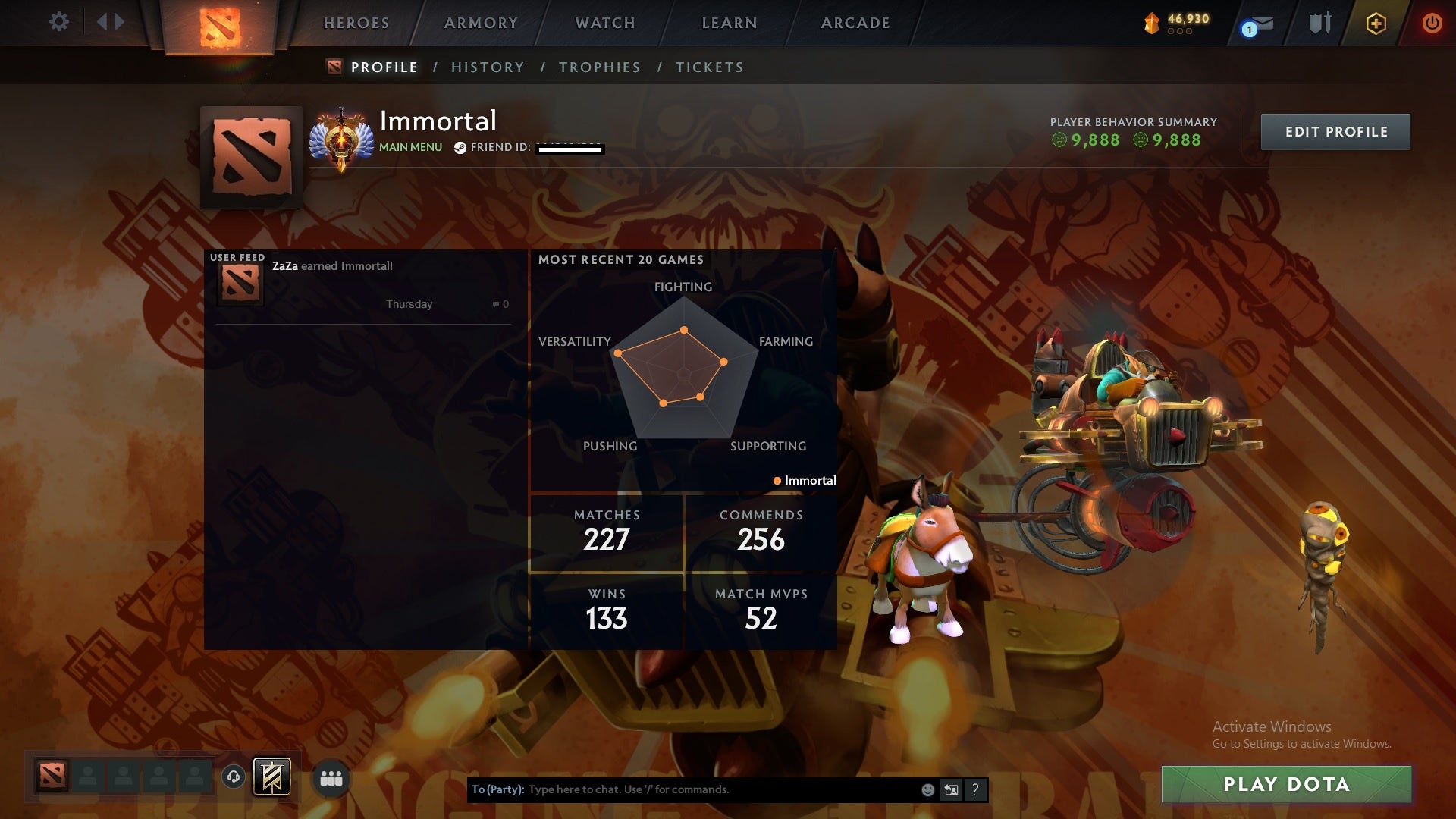Toggle voice chat with the headset icon
Viewport: 1456px width, 819px height.
pos(232,778)
